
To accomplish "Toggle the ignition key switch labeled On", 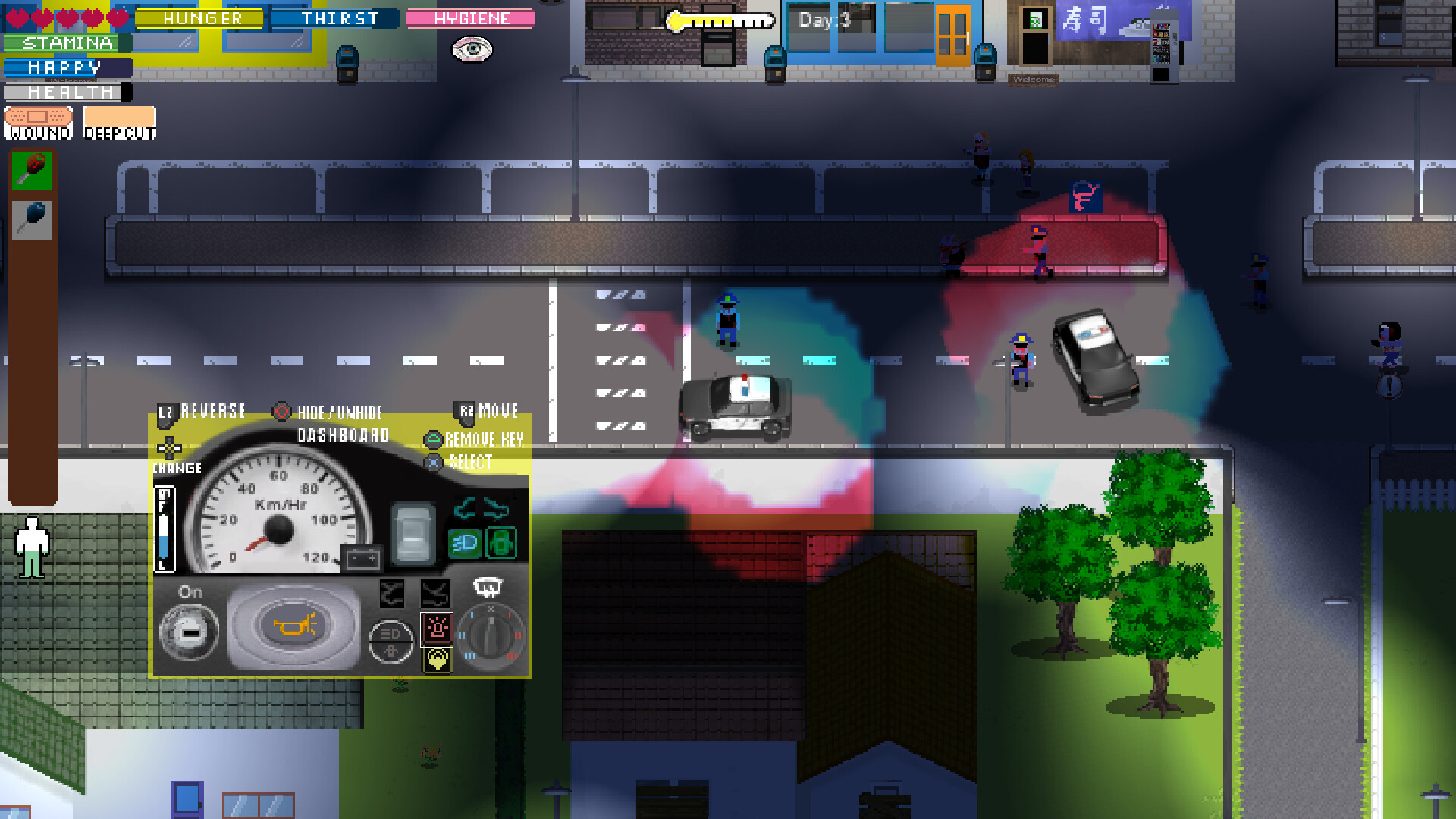I will coord(190,631).
